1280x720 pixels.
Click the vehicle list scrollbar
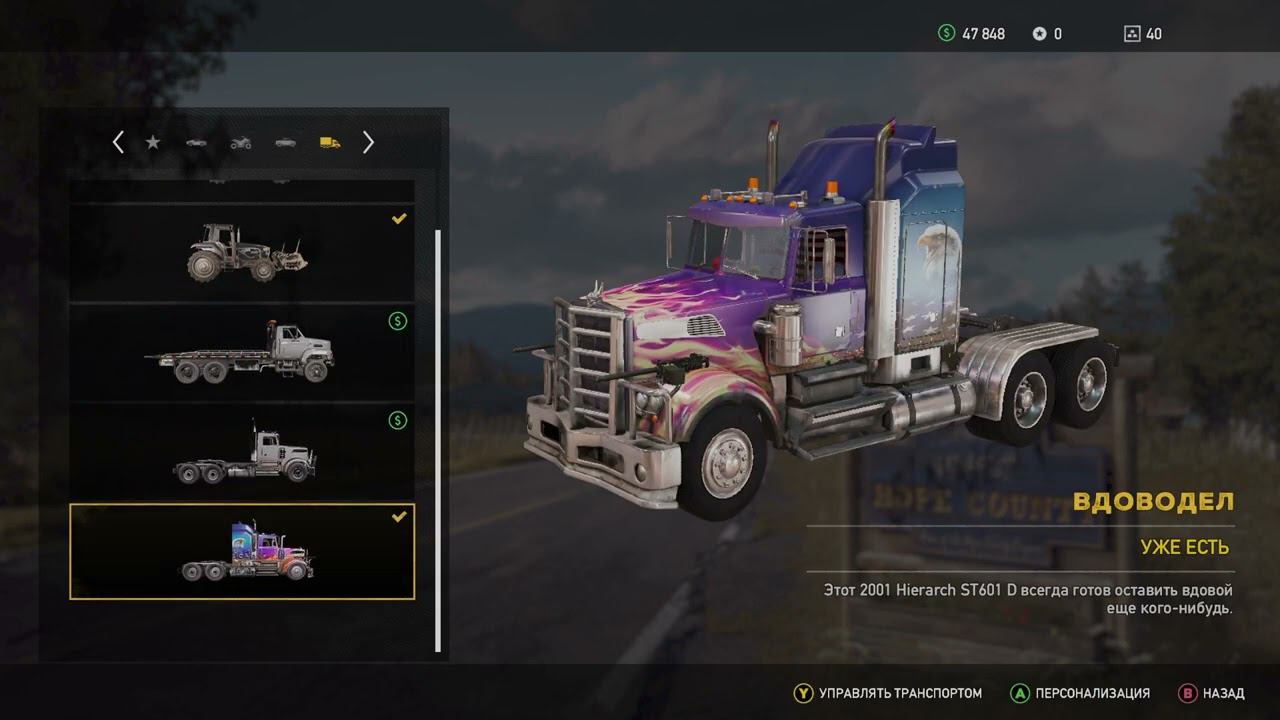coord(438,440)
